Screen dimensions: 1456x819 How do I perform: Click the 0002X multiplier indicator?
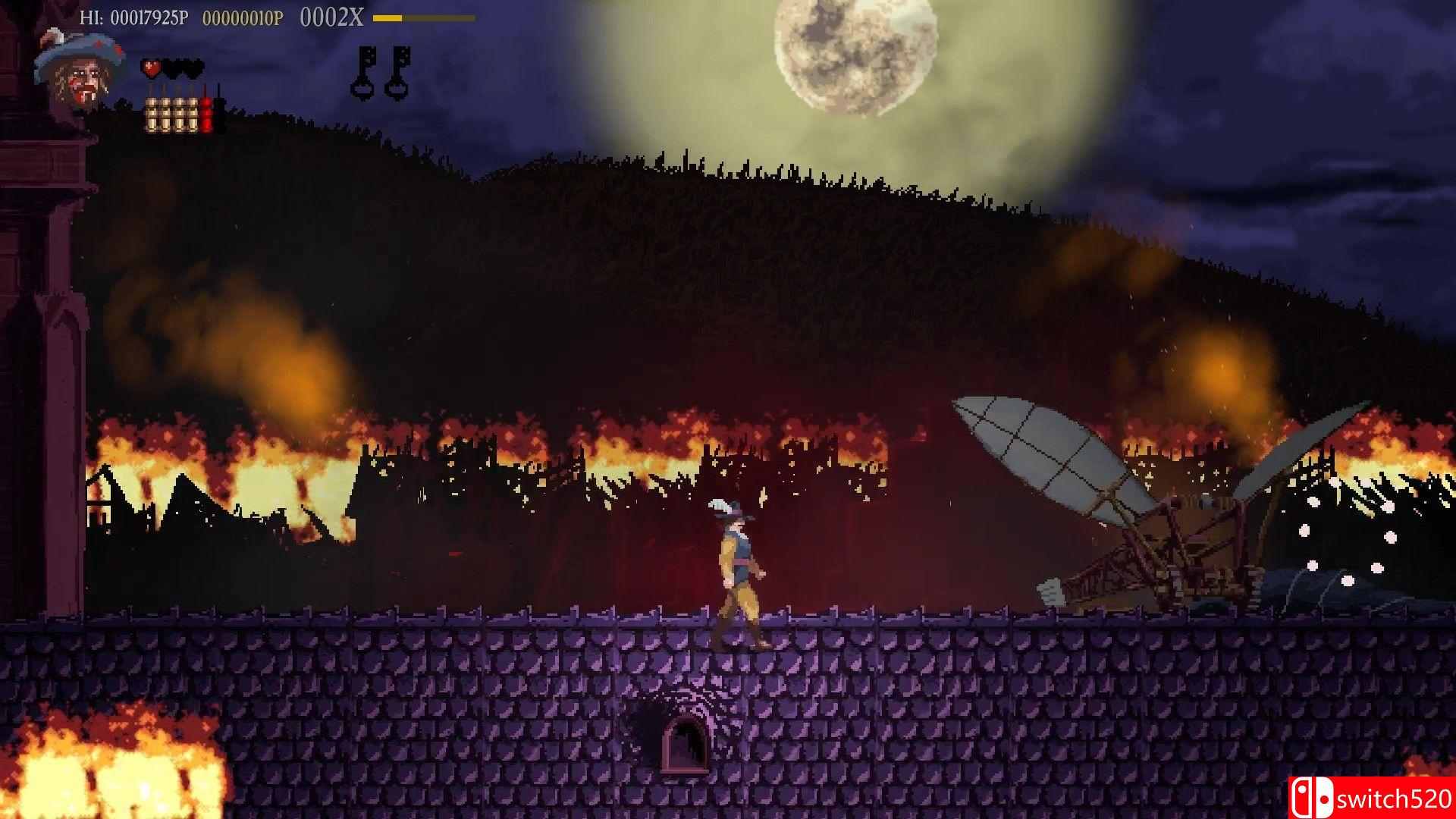331,15
